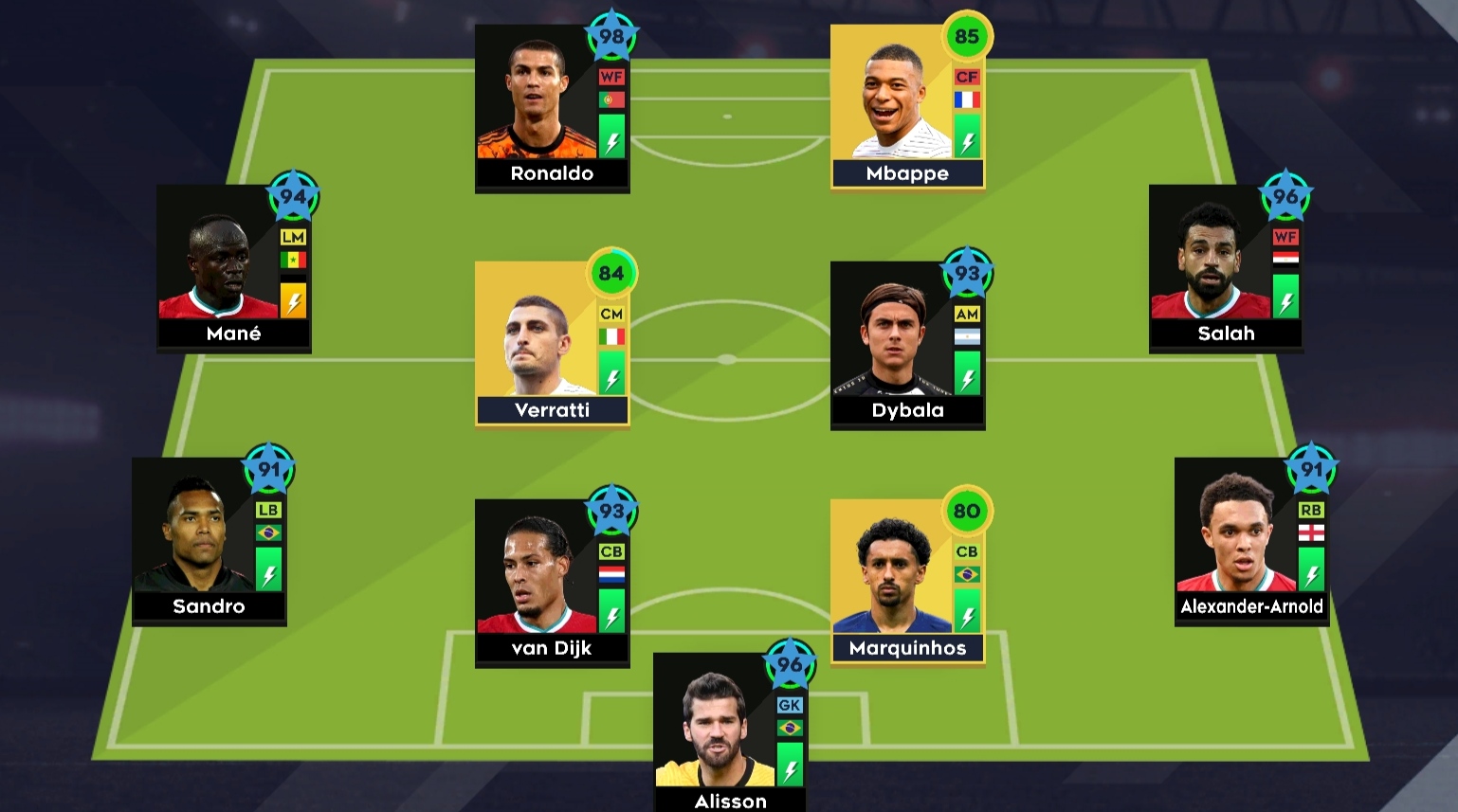The image size is (1458, 812).
Task: Toggle the energy boost on Verratti's card
Action: (x=611, y=377)
